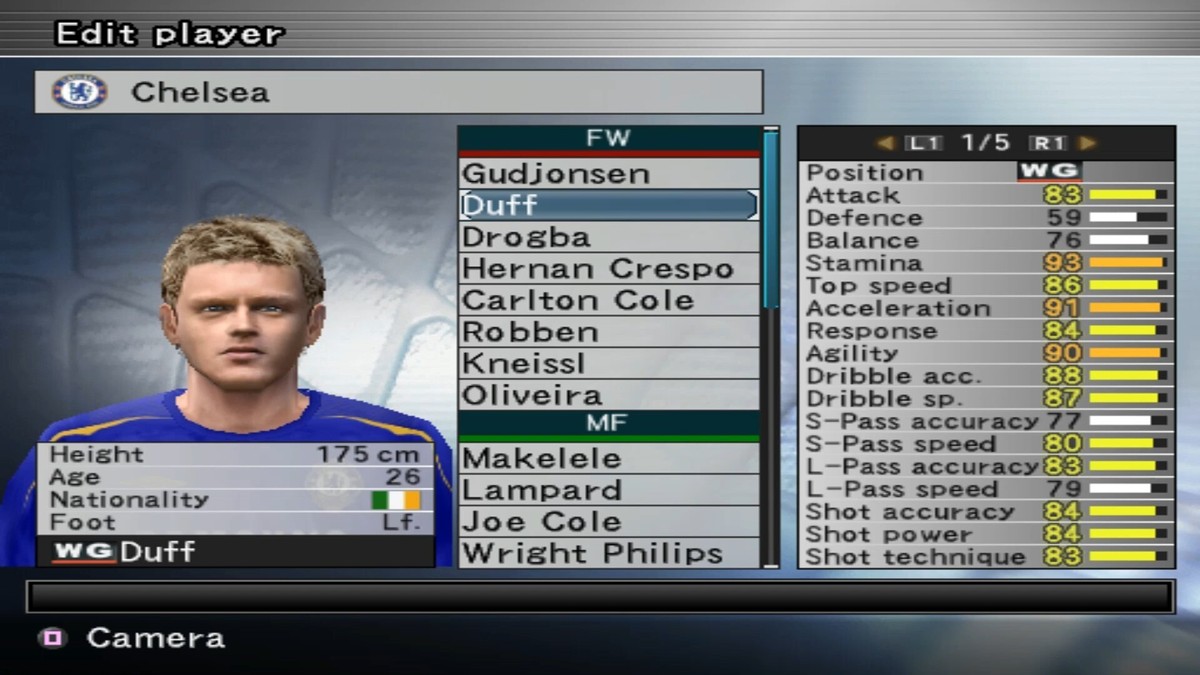The width and height of the screenshot is (1200, 675).
Task: Select Joe Cole in the list
Action: tap(608, 522)
